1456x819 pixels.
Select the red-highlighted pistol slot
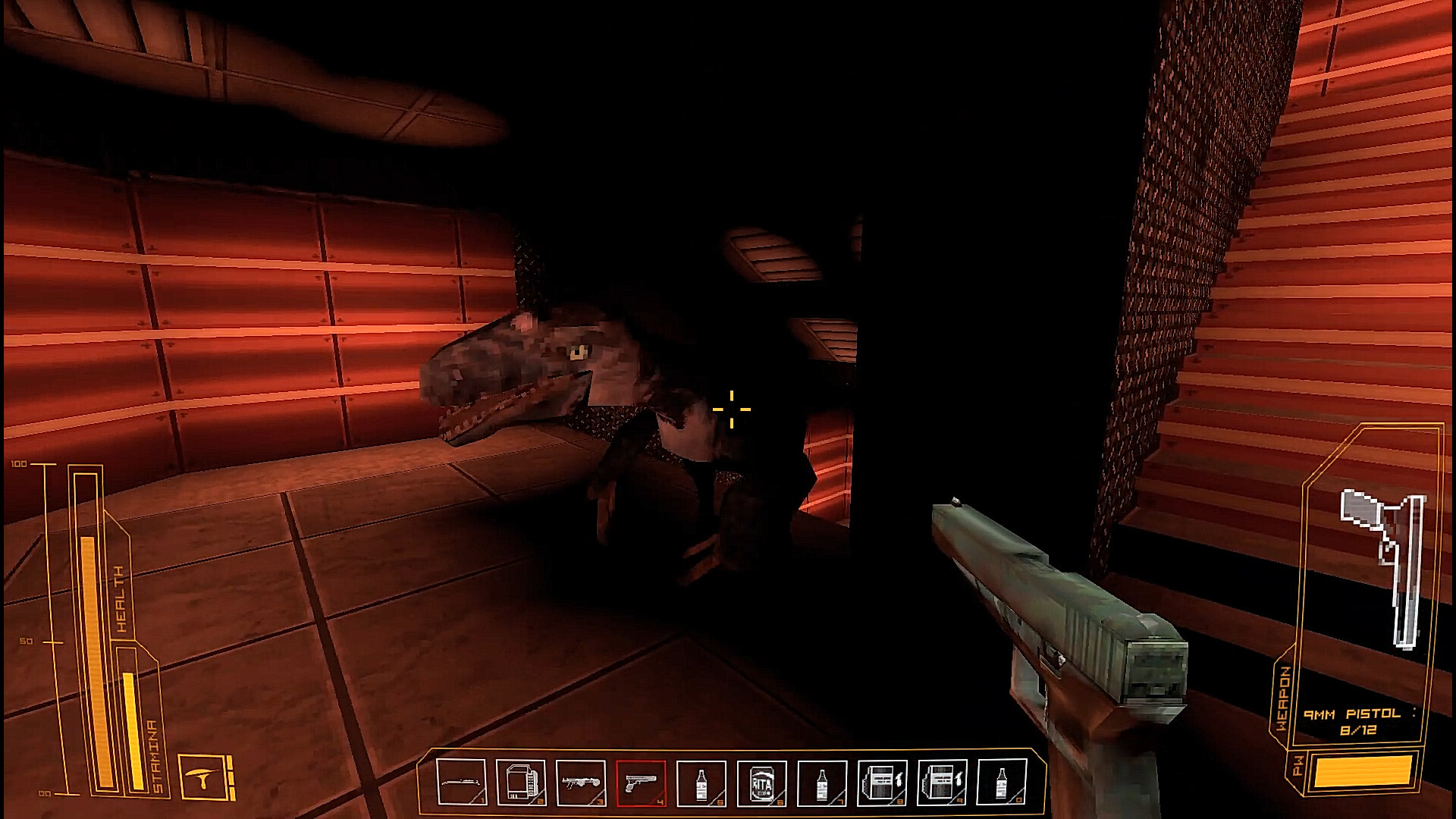[x=642, y=783]
